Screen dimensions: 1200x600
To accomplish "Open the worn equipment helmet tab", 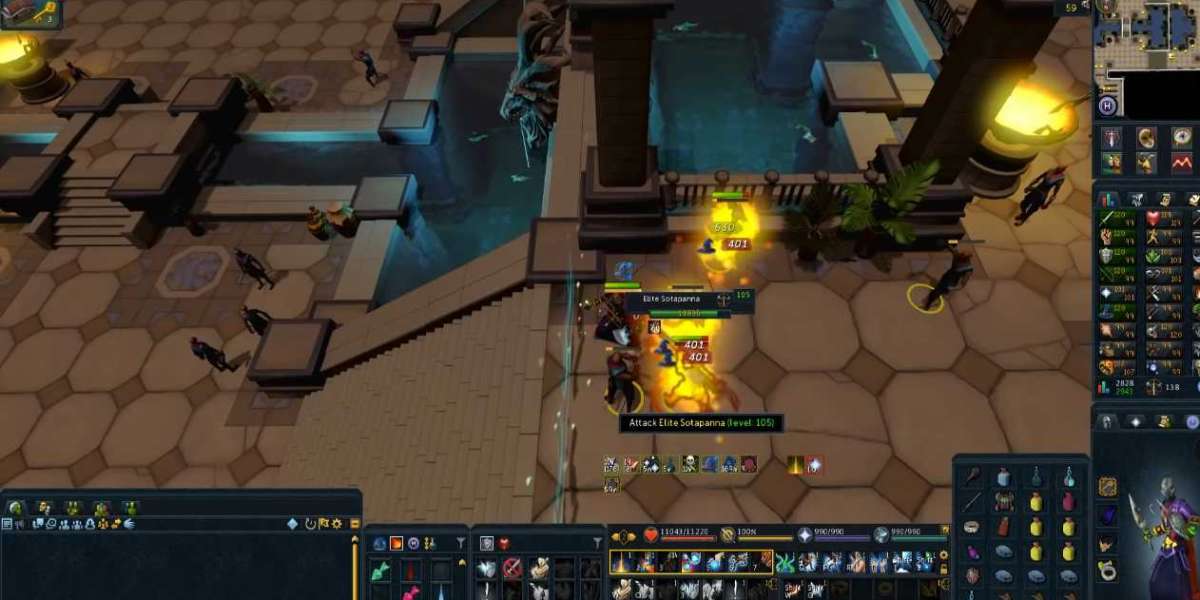I will [1107, 422].
